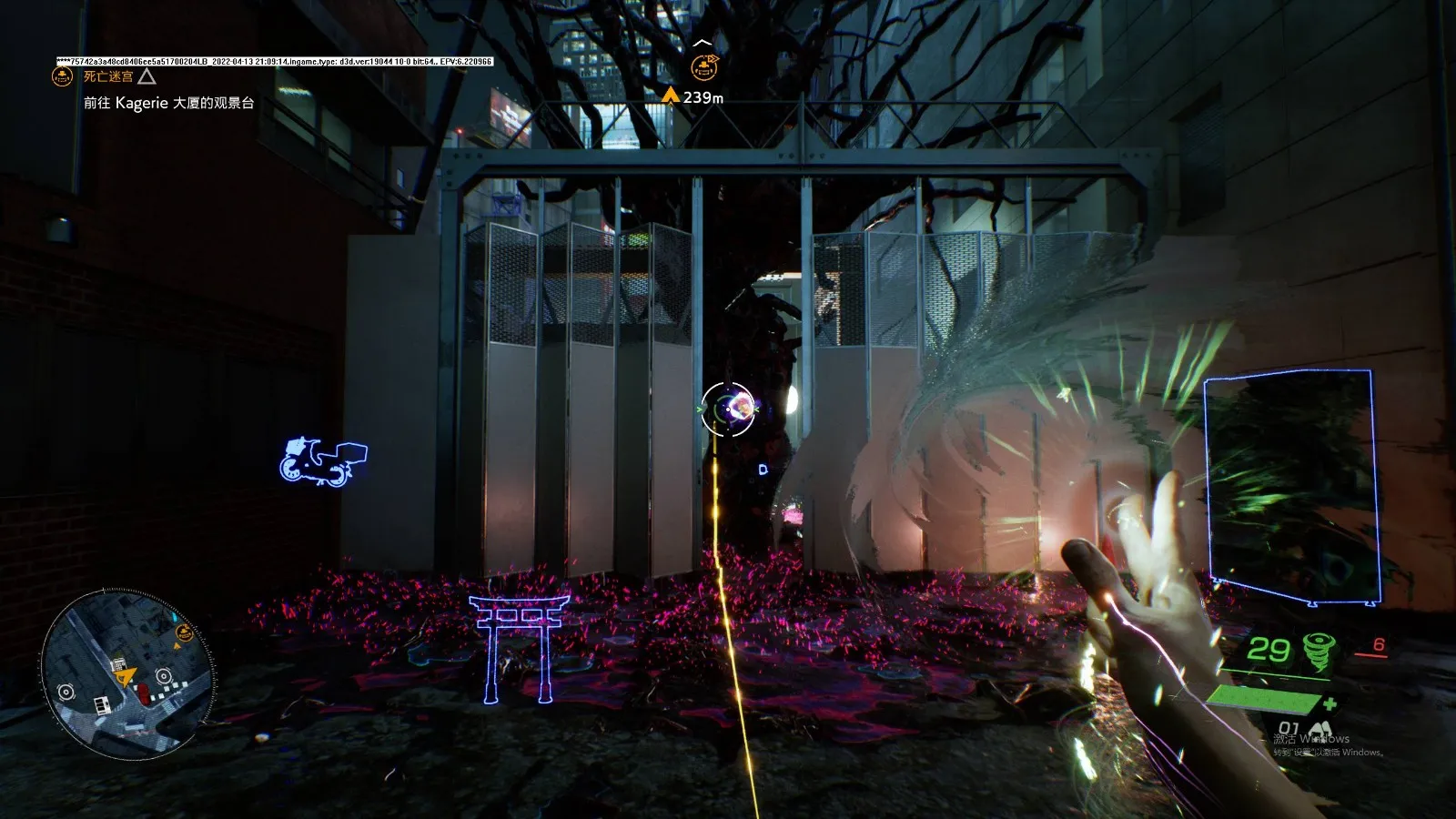Select the green wind tornado weaving icon
1456x819 pixels.
[x=1318, y=650]
